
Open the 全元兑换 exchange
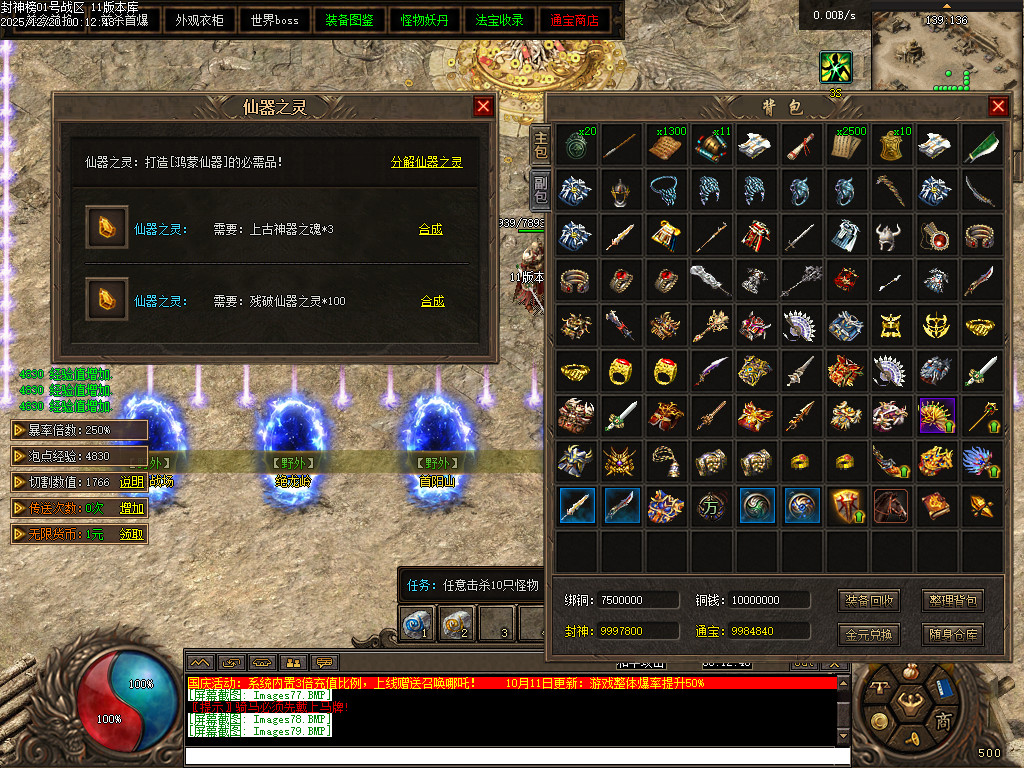click(869, 634)
